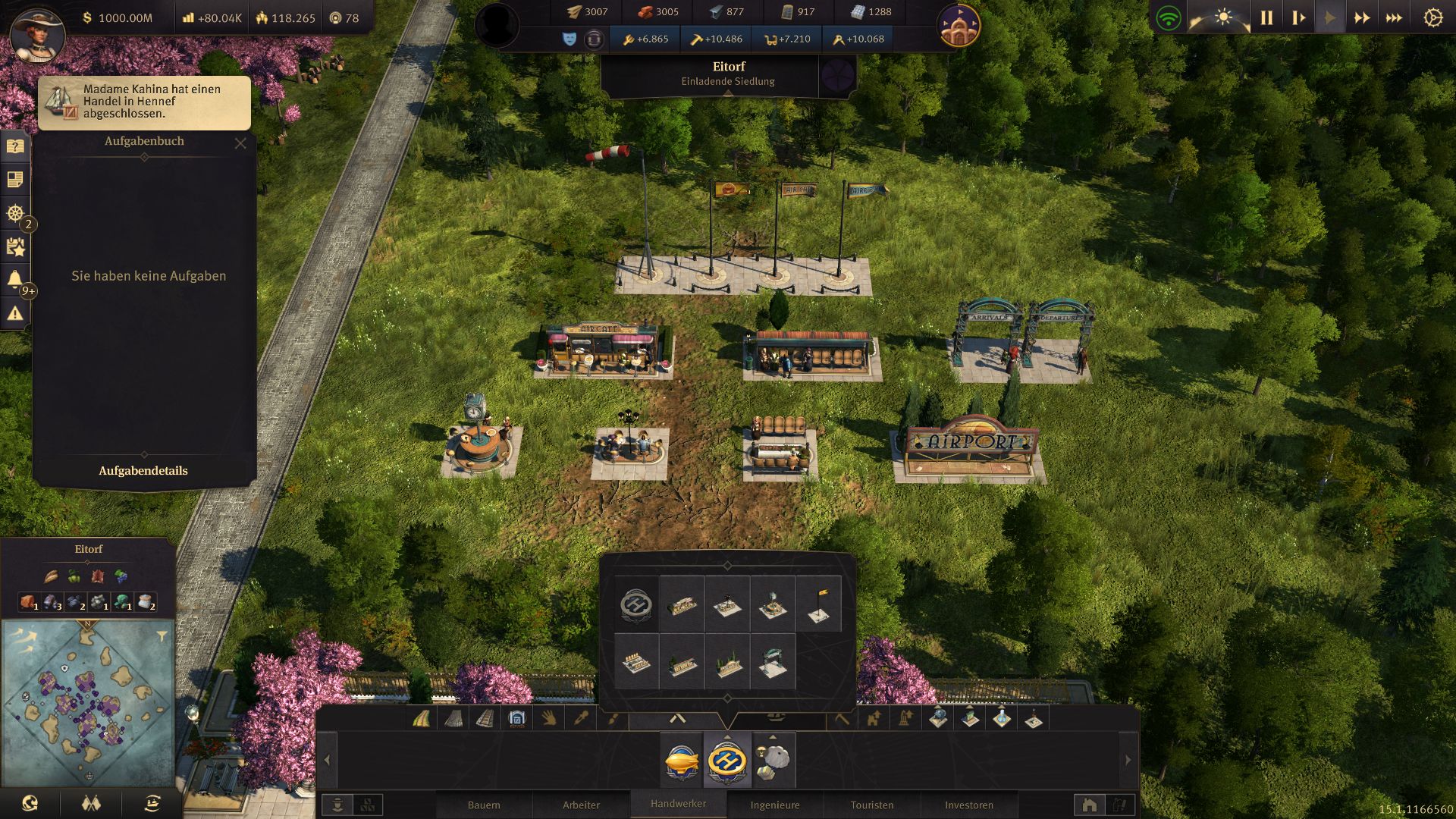Select the parachute cargo drop icon
Viewport: 1456px width, 819px height.
pos(773,759)
